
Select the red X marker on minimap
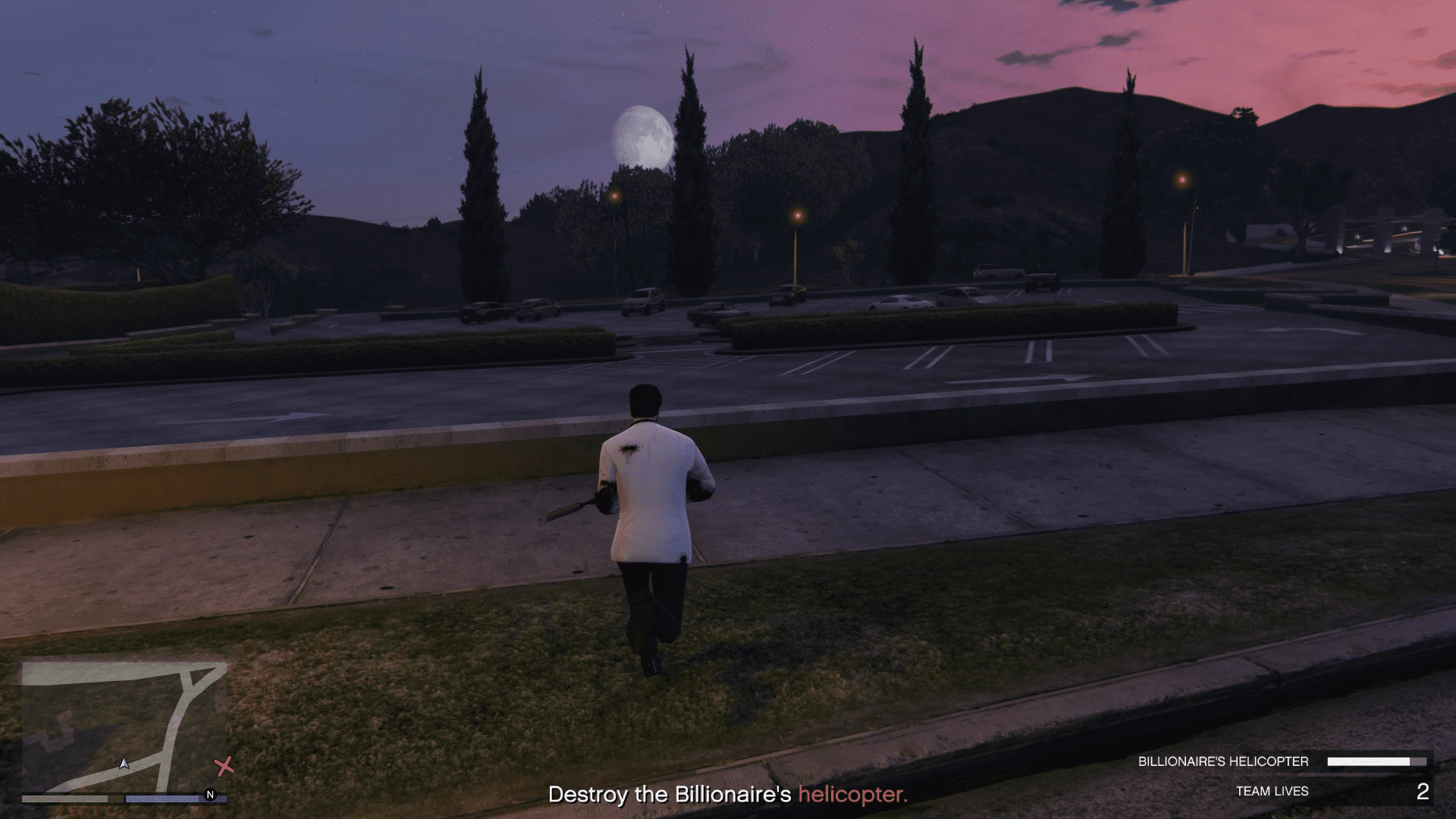click(224, 767)
